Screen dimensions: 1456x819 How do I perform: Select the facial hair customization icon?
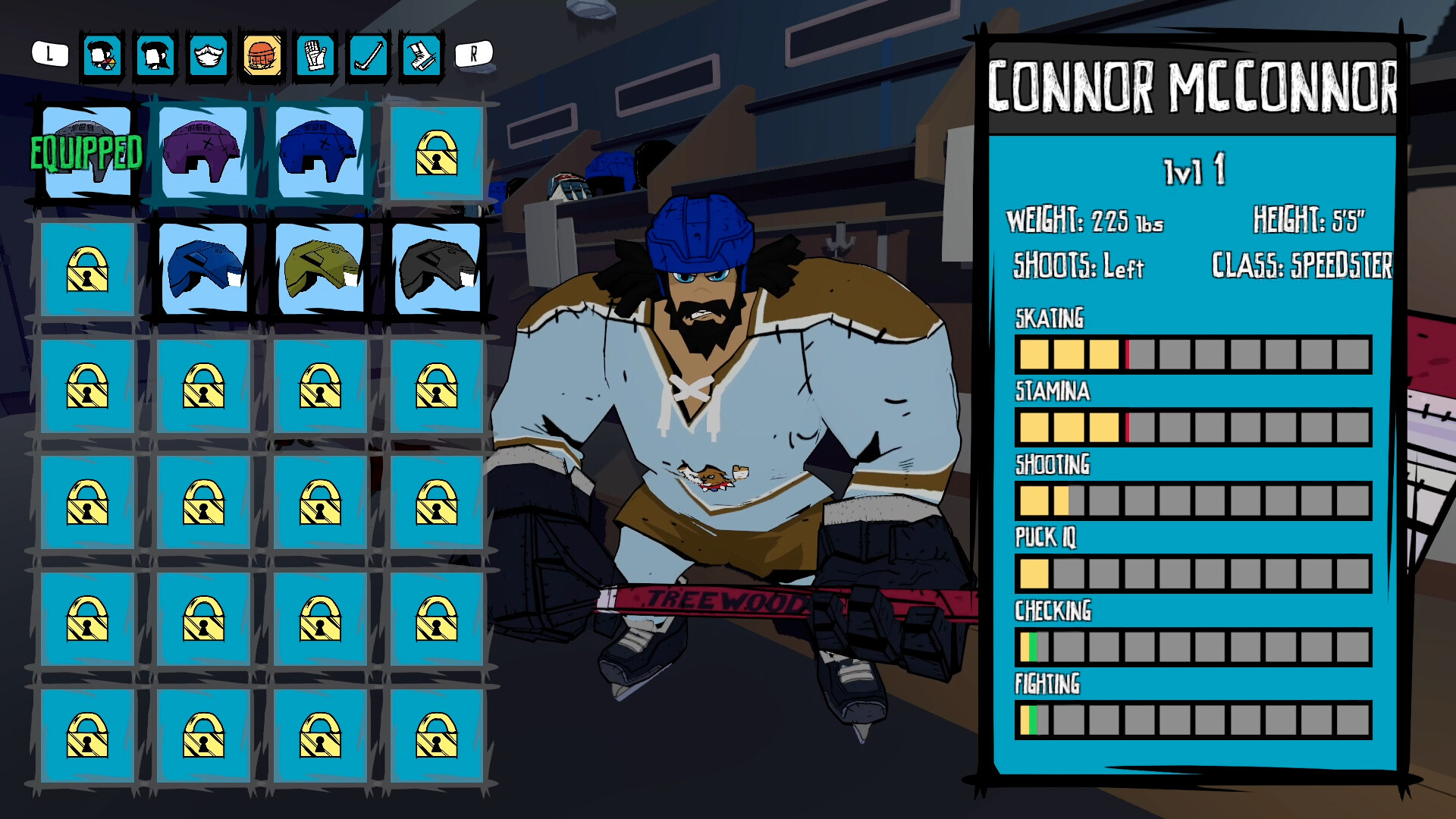[209, 55]
